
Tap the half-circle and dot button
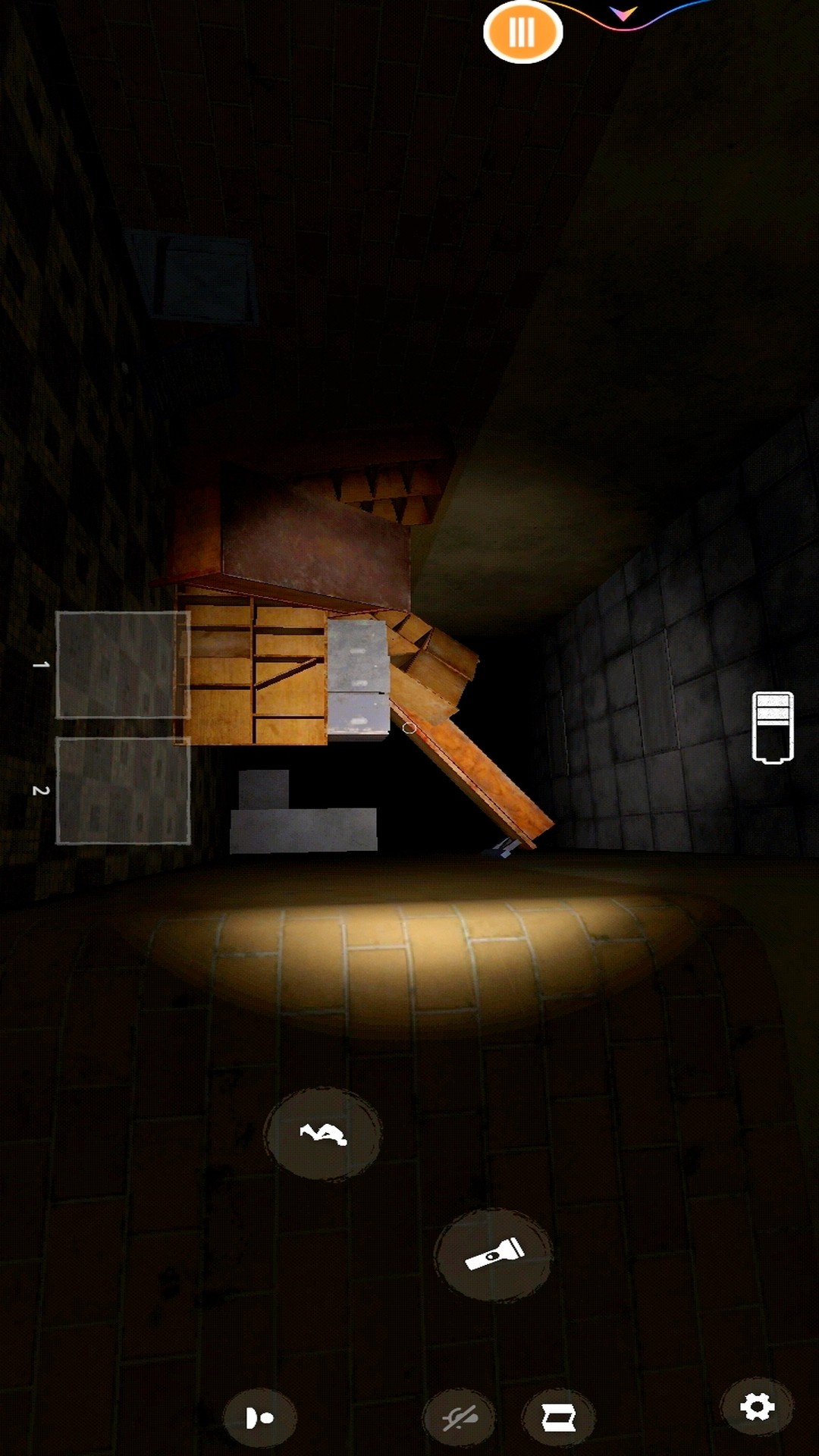(x=259, y=1417)
